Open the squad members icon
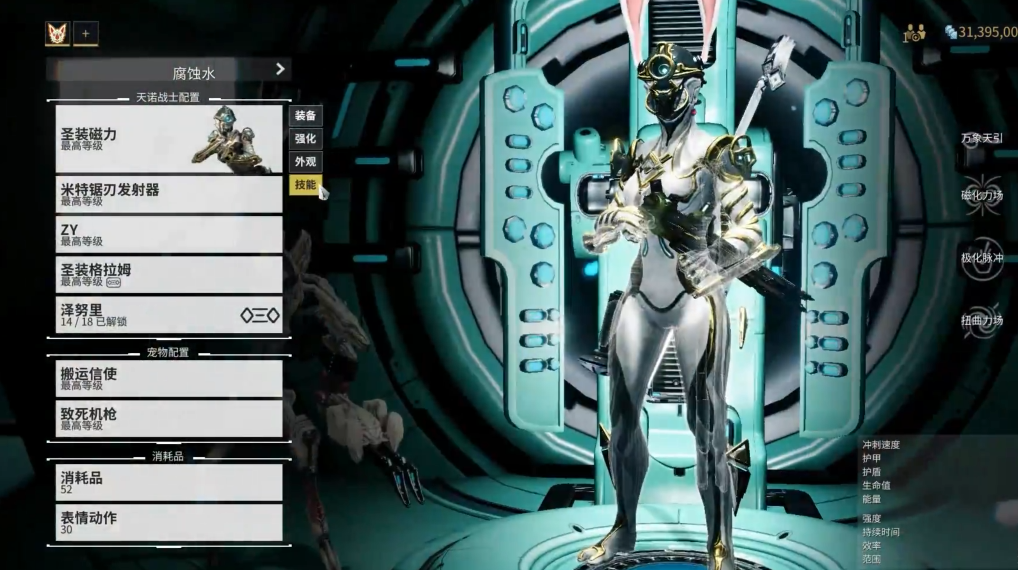Viewport: 1018px width, 570px height. coord(914,33)
